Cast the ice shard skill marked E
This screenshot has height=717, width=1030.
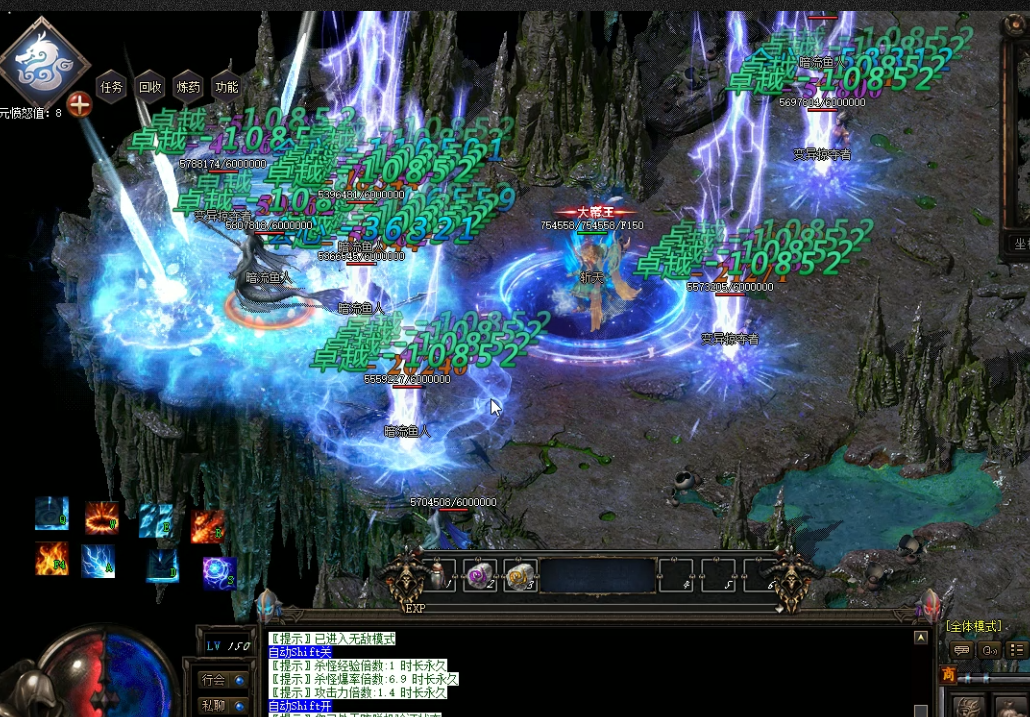155,519
